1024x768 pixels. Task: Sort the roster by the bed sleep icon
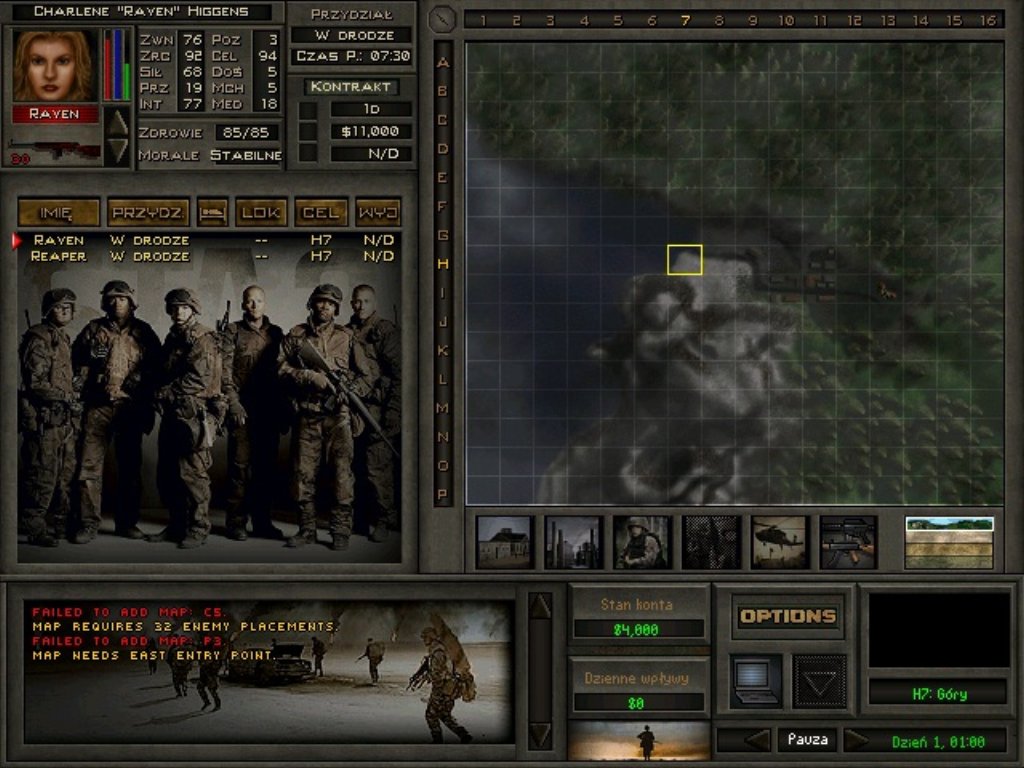click(x=212, y=212)
